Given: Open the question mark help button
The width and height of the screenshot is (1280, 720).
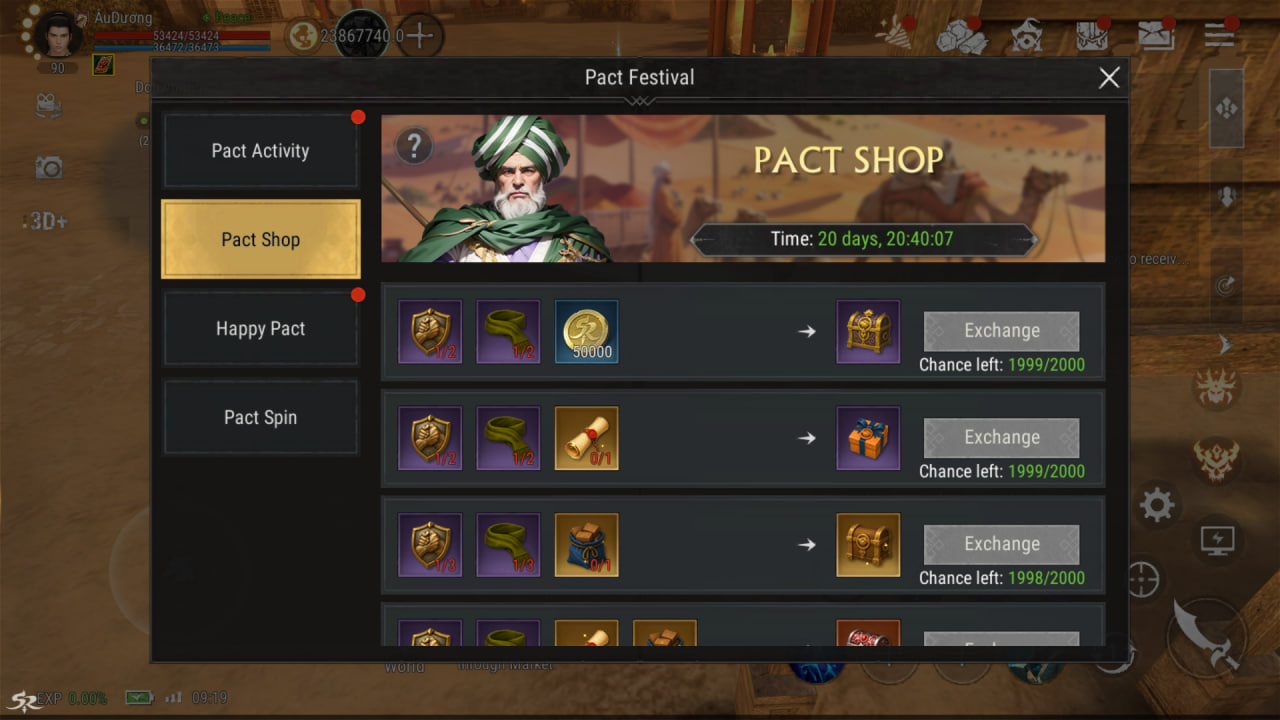Looking at the screenshot, I should coord(413,147).
